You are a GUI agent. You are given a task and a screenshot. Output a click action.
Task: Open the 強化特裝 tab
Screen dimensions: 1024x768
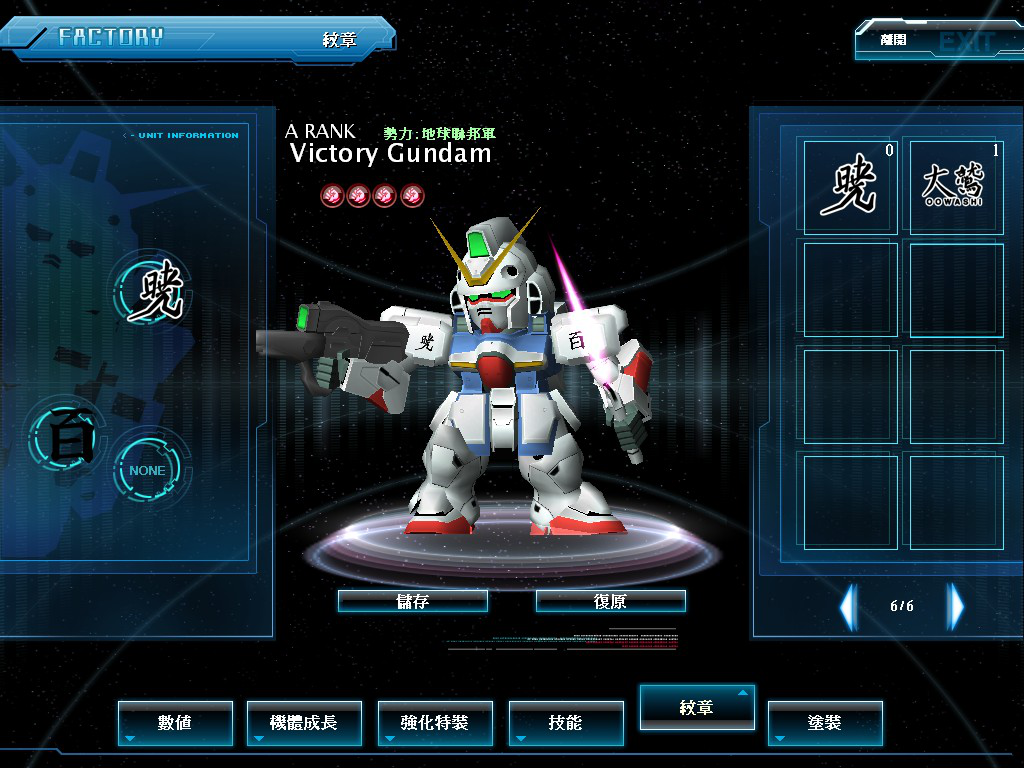click(435, 722)
